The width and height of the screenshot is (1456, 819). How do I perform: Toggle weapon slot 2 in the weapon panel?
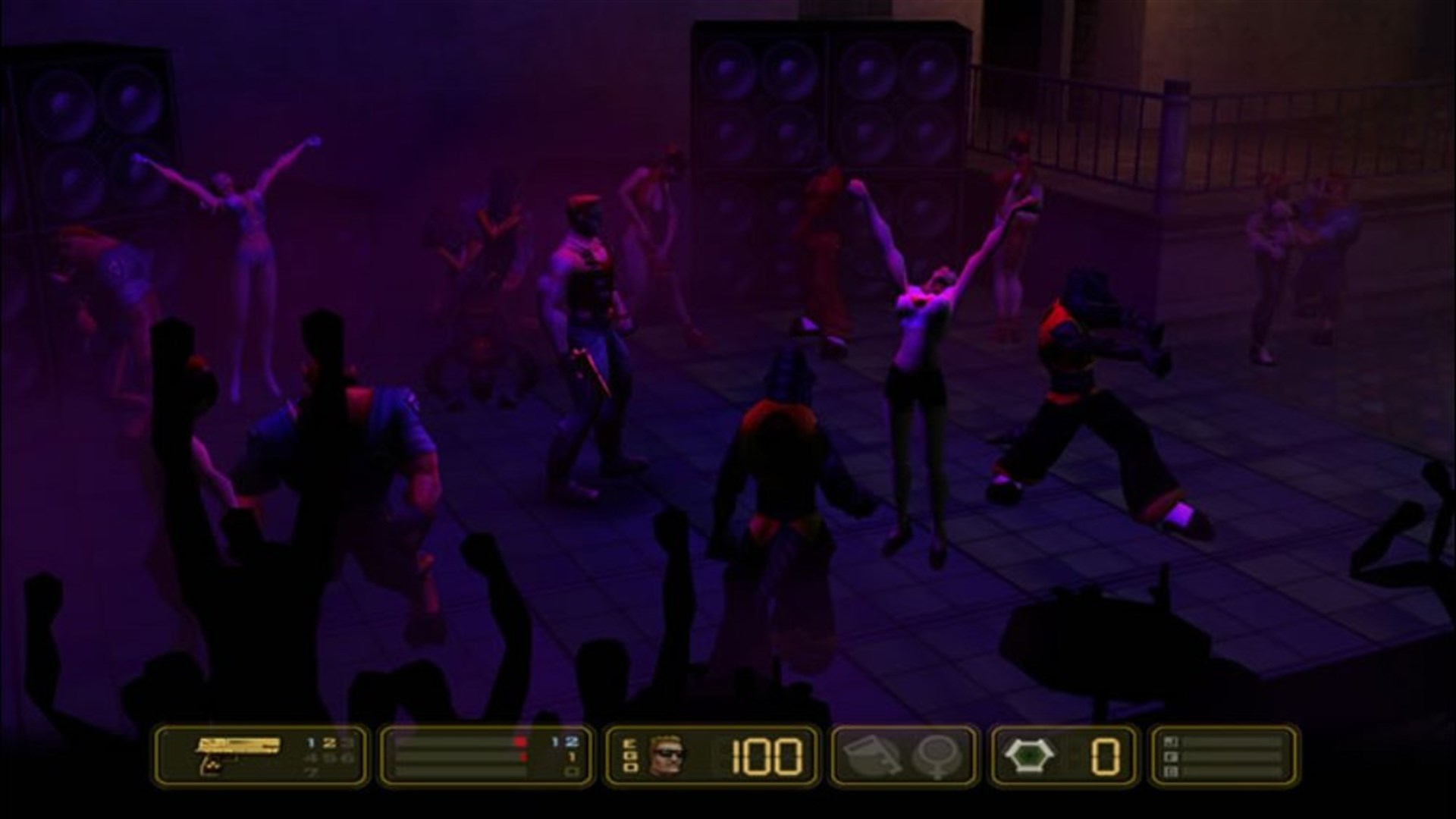point(331,743)
